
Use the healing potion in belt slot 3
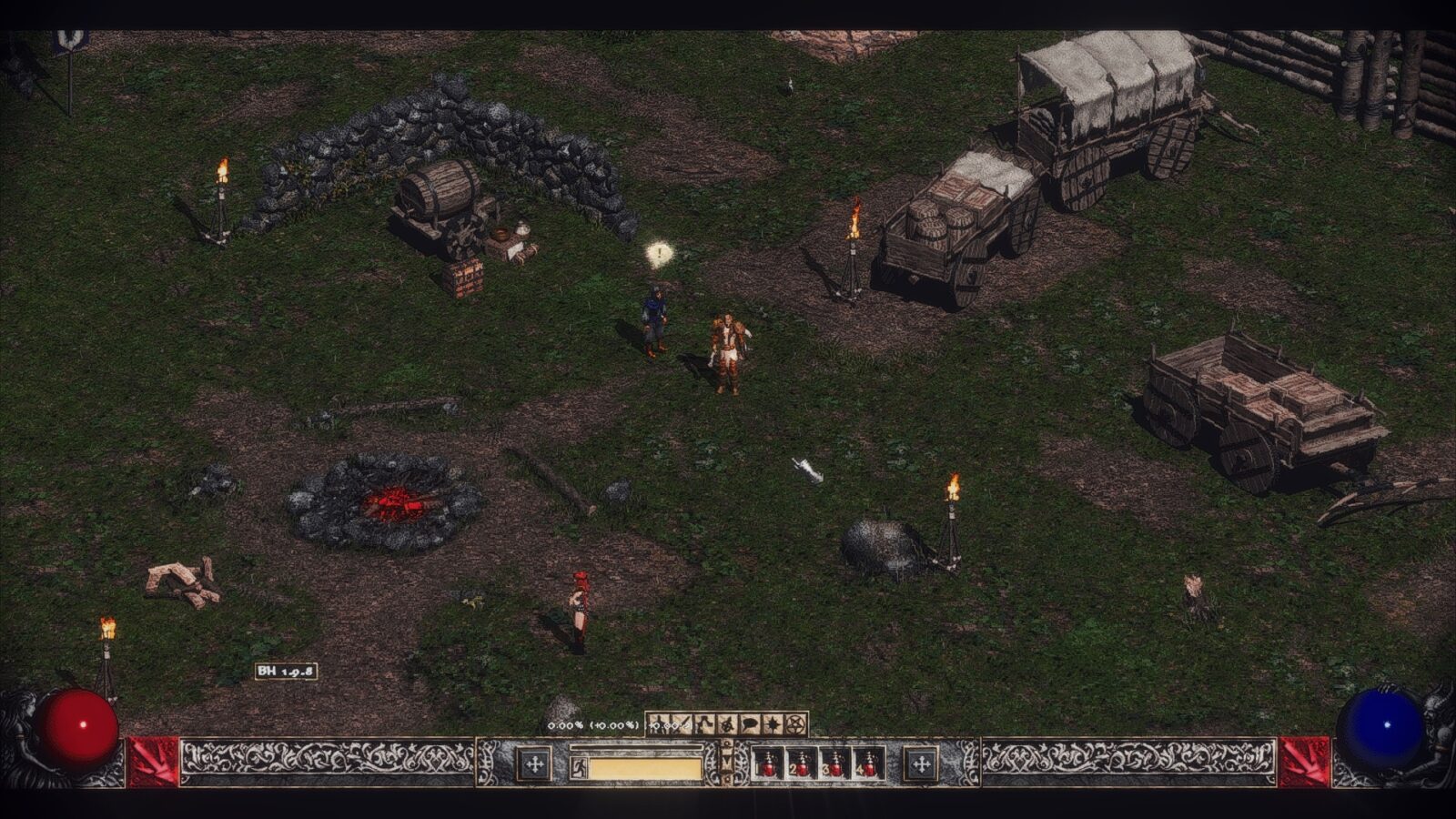coord(834,764)
